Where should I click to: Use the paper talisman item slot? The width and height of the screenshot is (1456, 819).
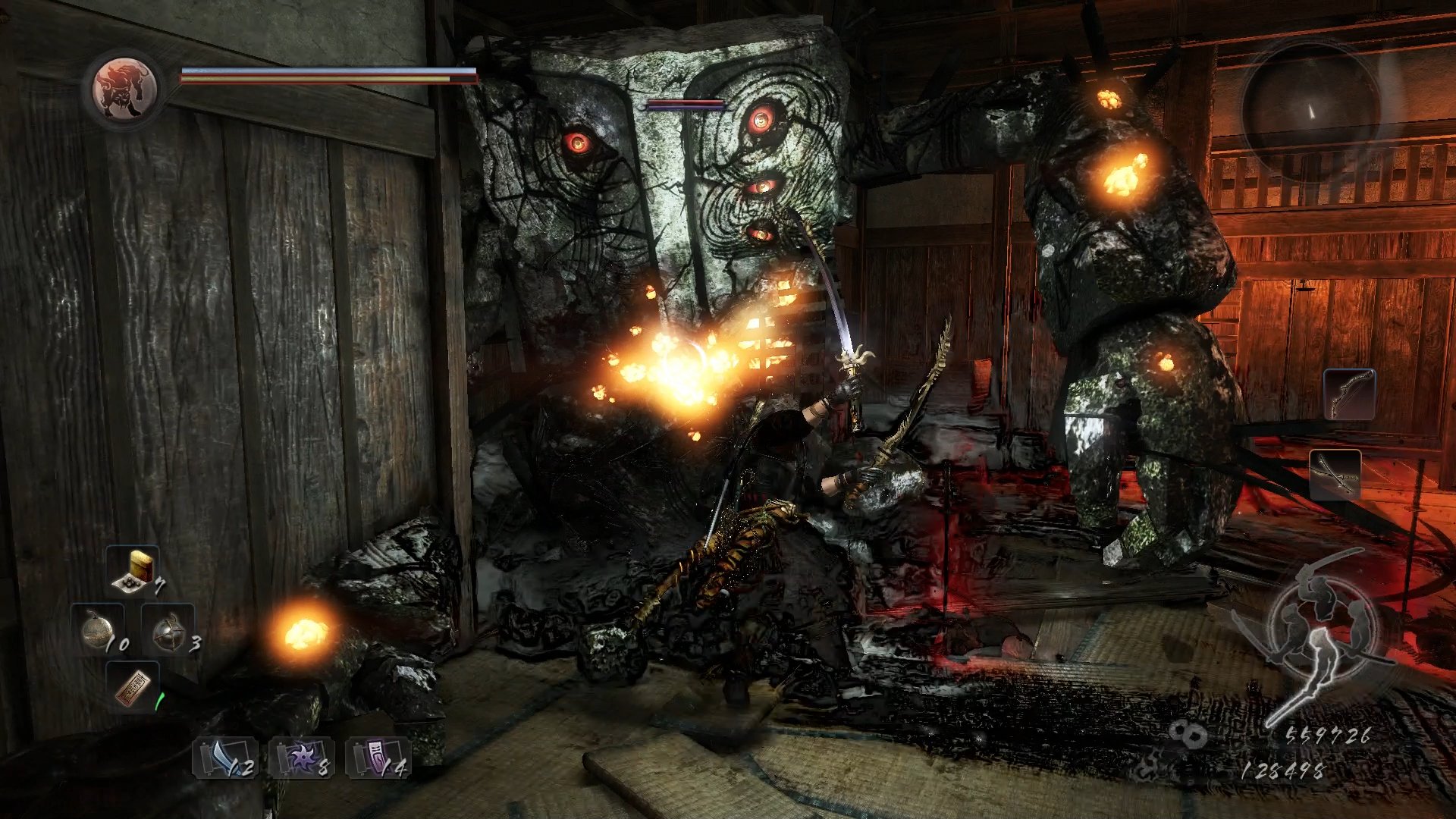click(133, 687)
